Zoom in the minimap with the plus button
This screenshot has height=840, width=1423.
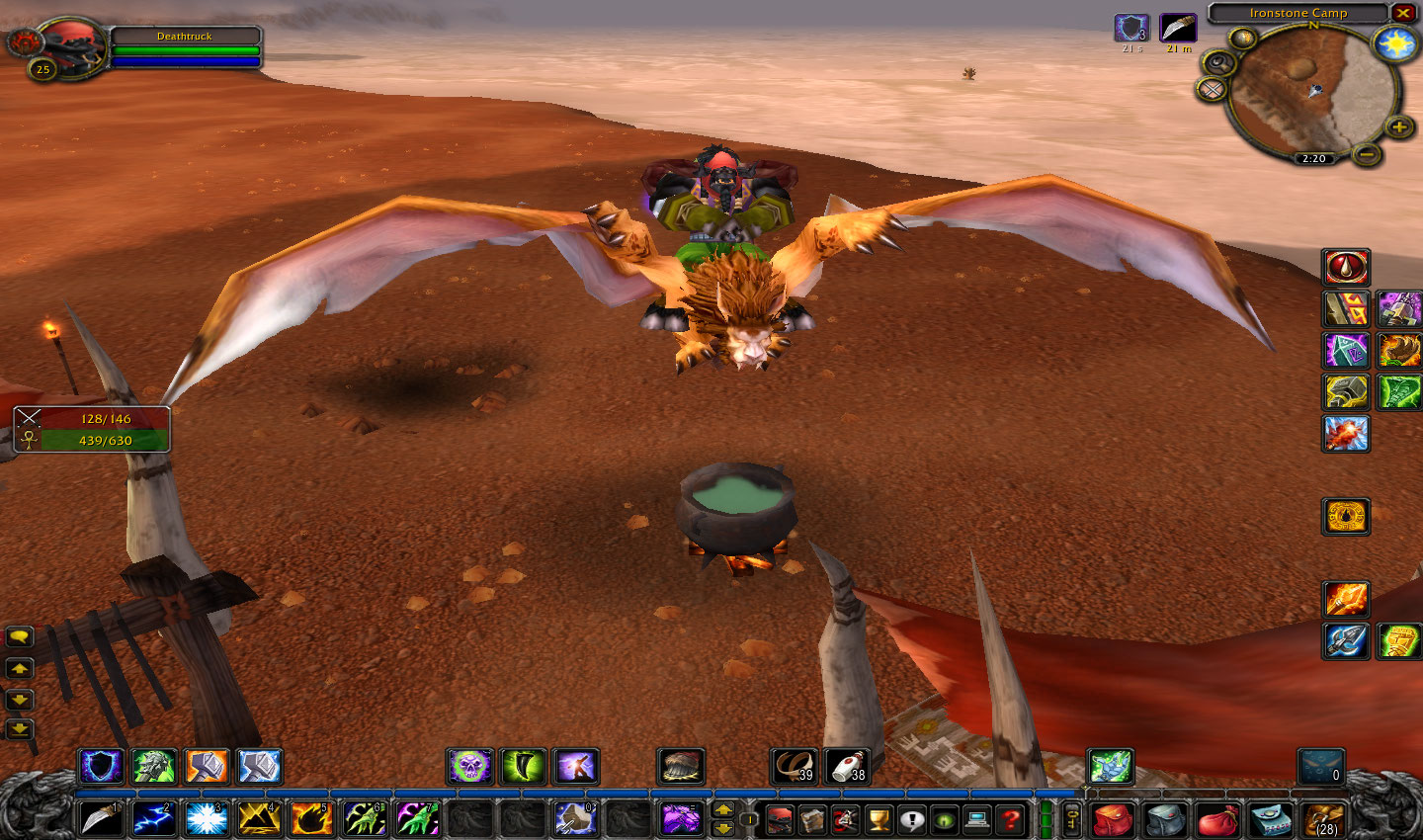(x=1398, y=126)
